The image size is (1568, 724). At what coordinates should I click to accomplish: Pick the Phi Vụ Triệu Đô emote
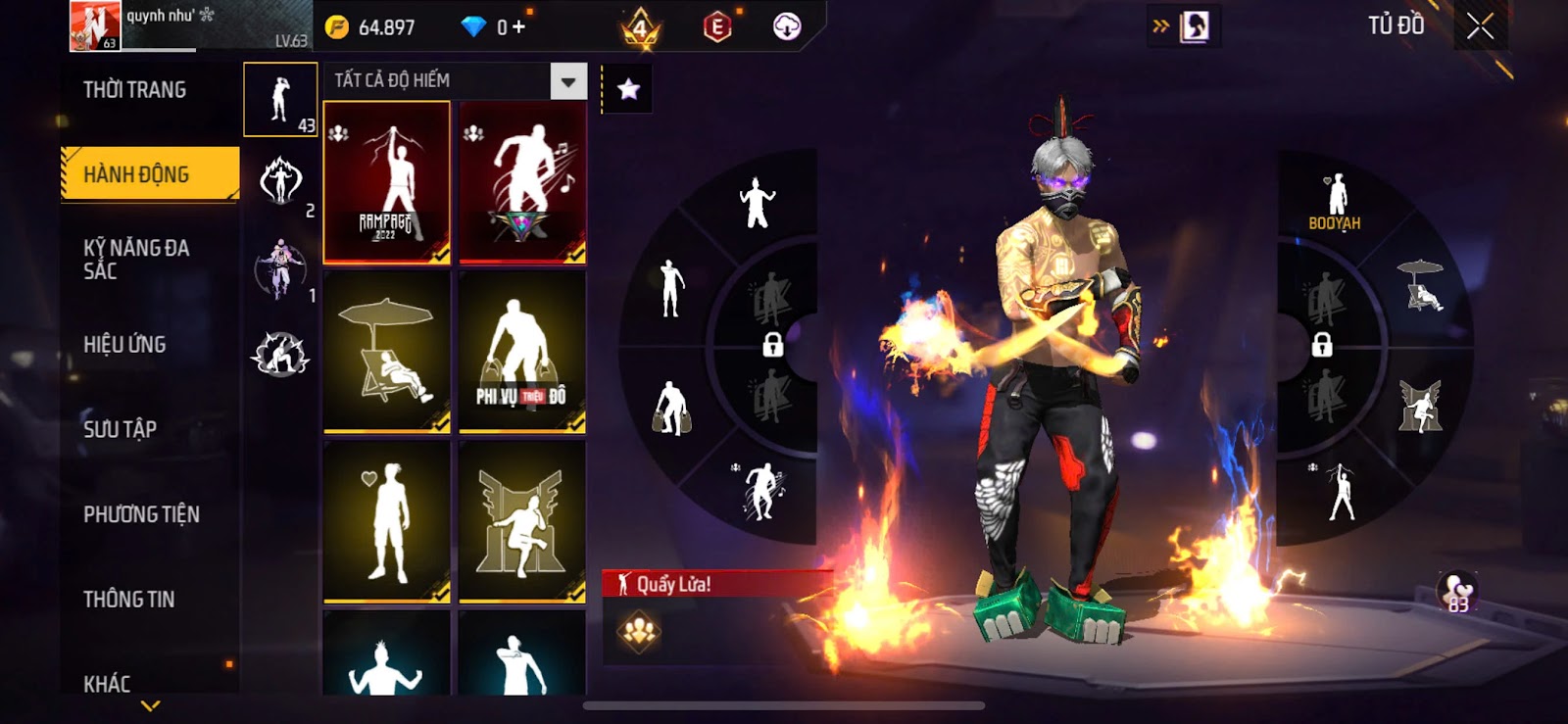(x=522, y=352)
